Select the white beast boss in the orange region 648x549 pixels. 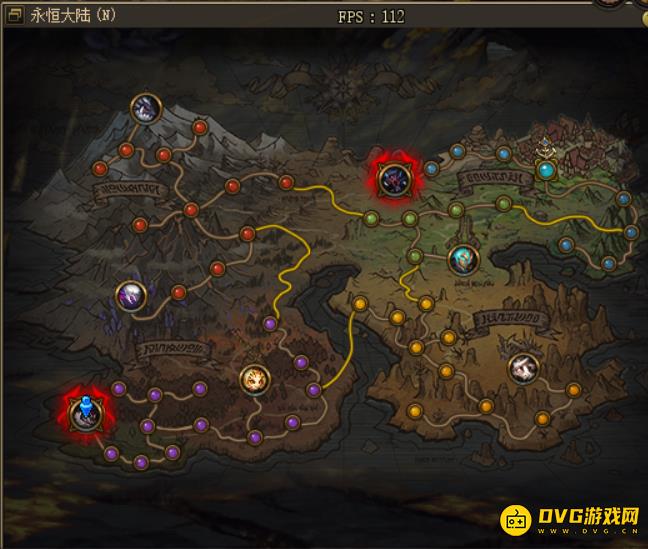(x=522, y=368)
